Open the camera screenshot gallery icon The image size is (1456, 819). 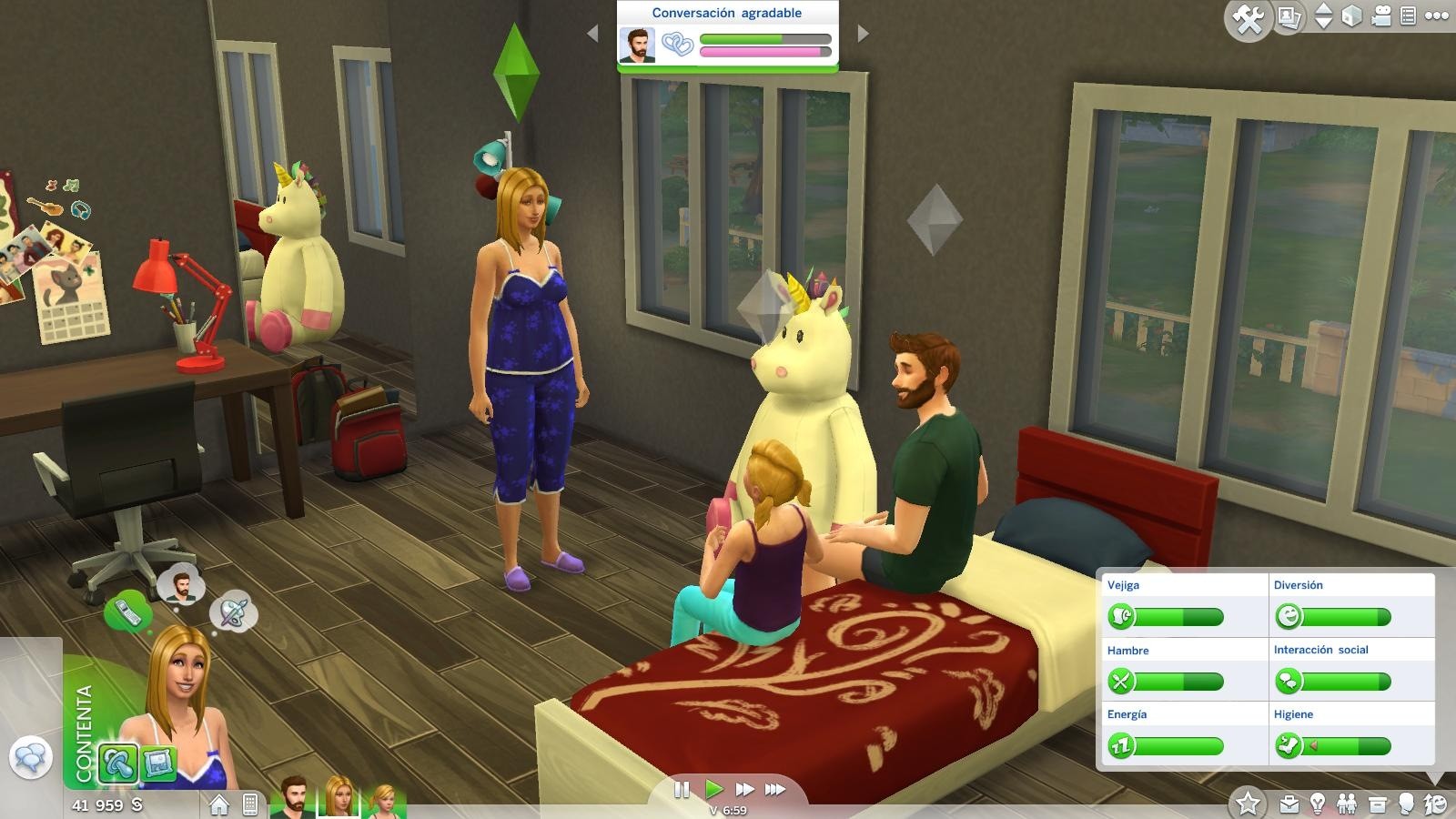pos(1288,16)
